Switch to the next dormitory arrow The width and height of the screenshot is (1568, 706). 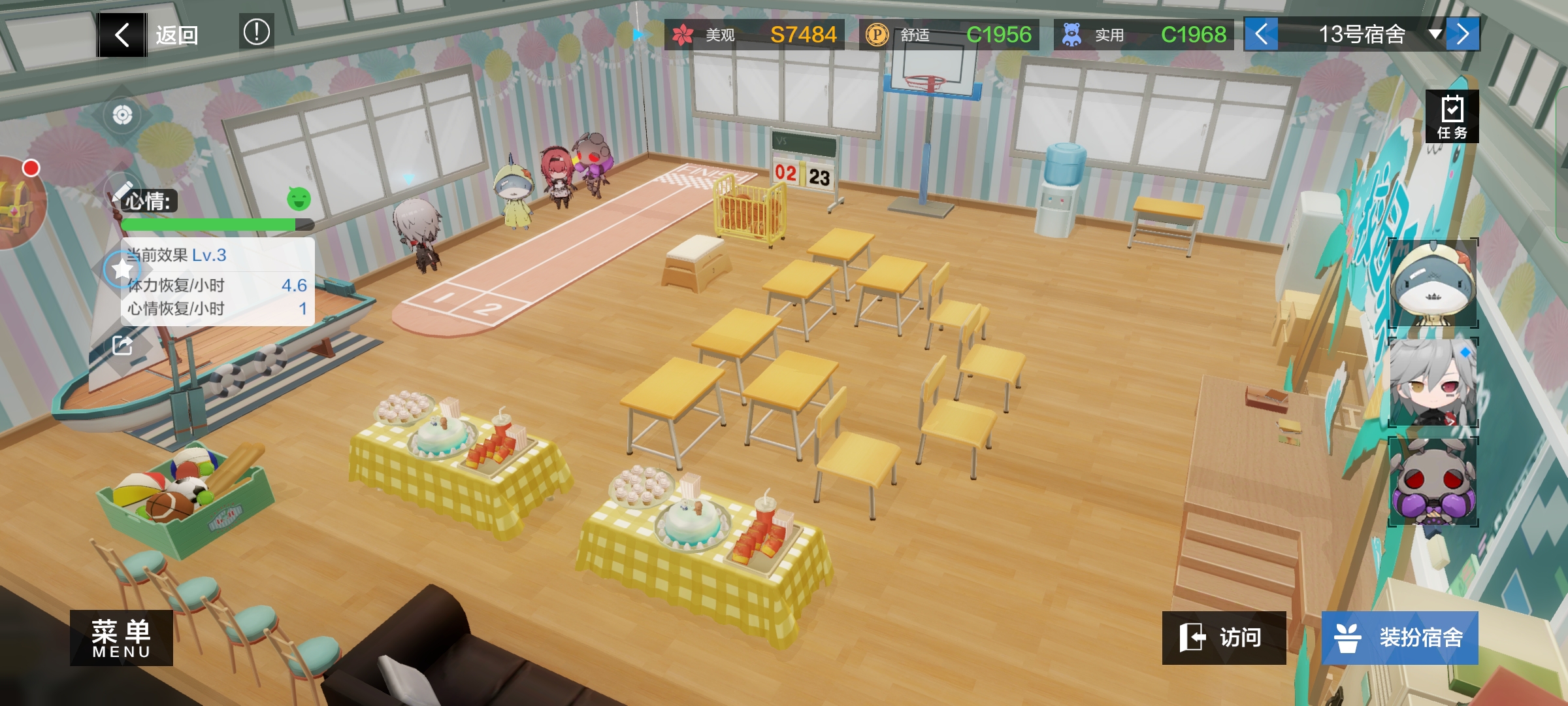(x=1463, y=34)
